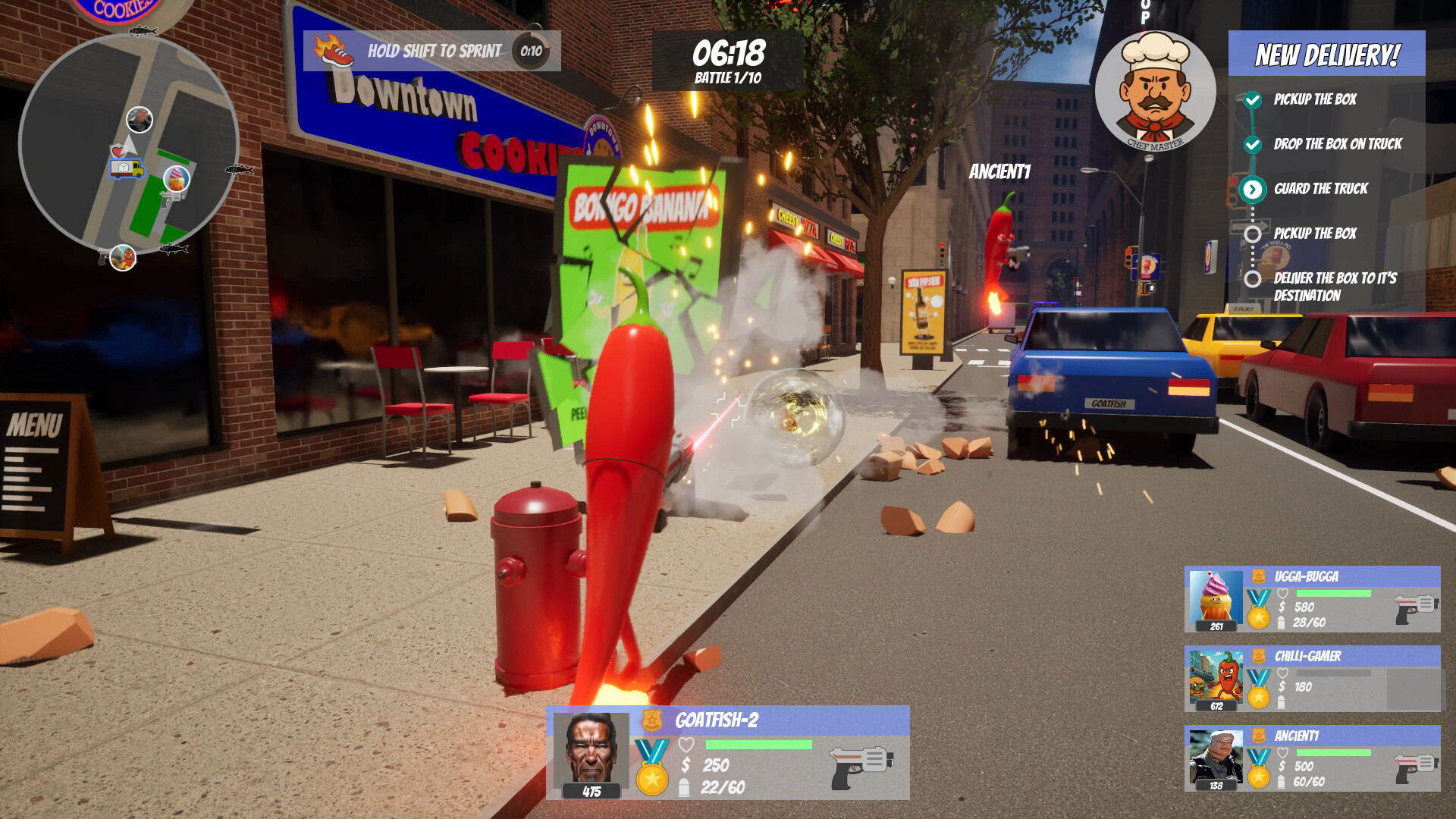Select the delivery truck marker on minimap
Image resolution: width=1456 pixels, height=819 pixels.
click(x=127, y=168)
